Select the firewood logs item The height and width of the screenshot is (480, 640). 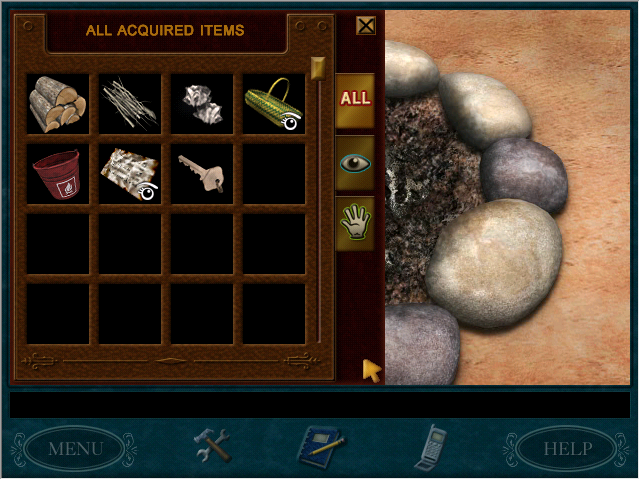click(58, 102)
